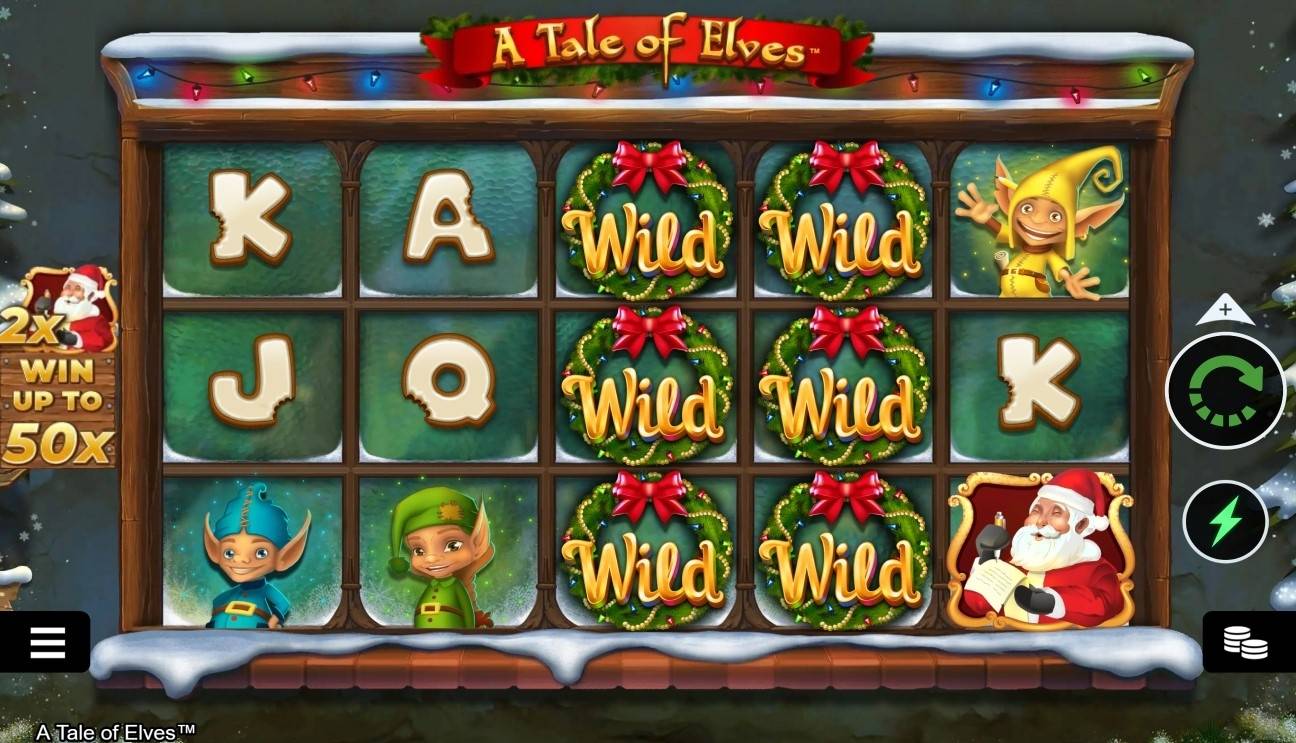Expand the side menu with three lines
Viewport: 1296px width, 743px height.
click(x=48, y=640)
